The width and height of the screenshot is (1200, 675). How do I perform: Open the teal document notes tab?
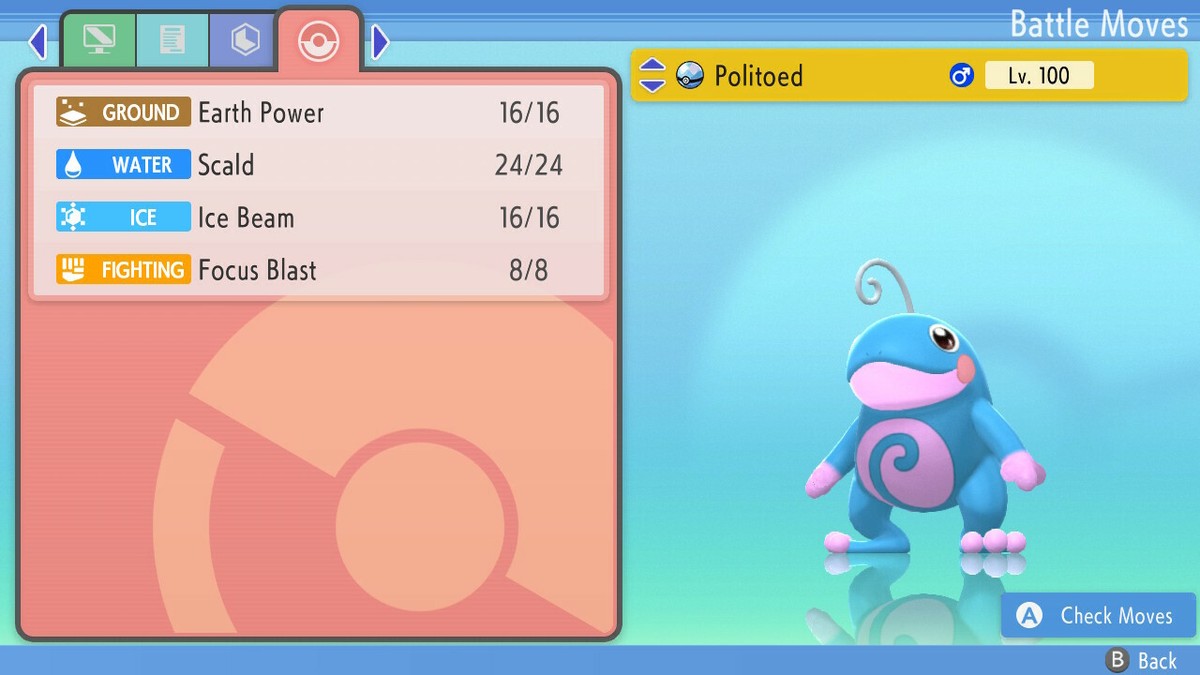172,40
